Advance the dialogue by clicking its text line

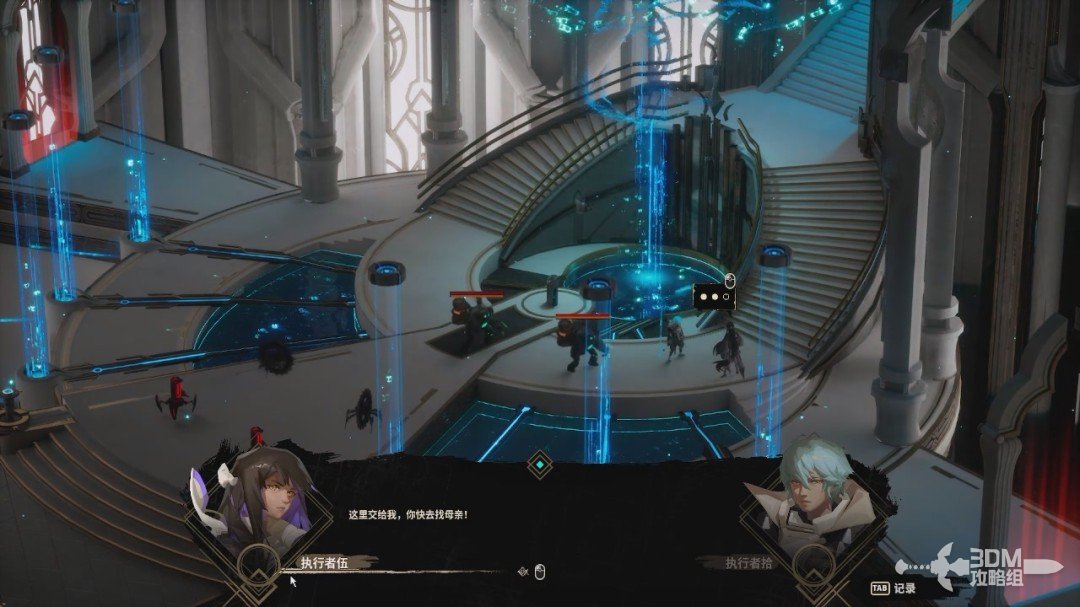407,515
